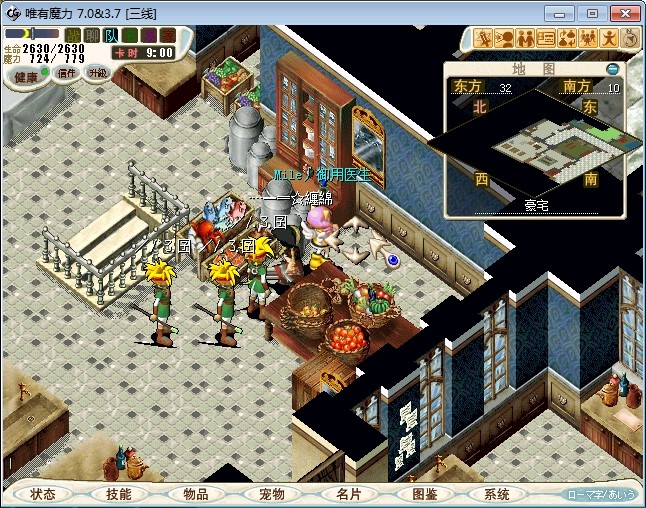
Task: Click the 健康 health button
Action: 26,77
